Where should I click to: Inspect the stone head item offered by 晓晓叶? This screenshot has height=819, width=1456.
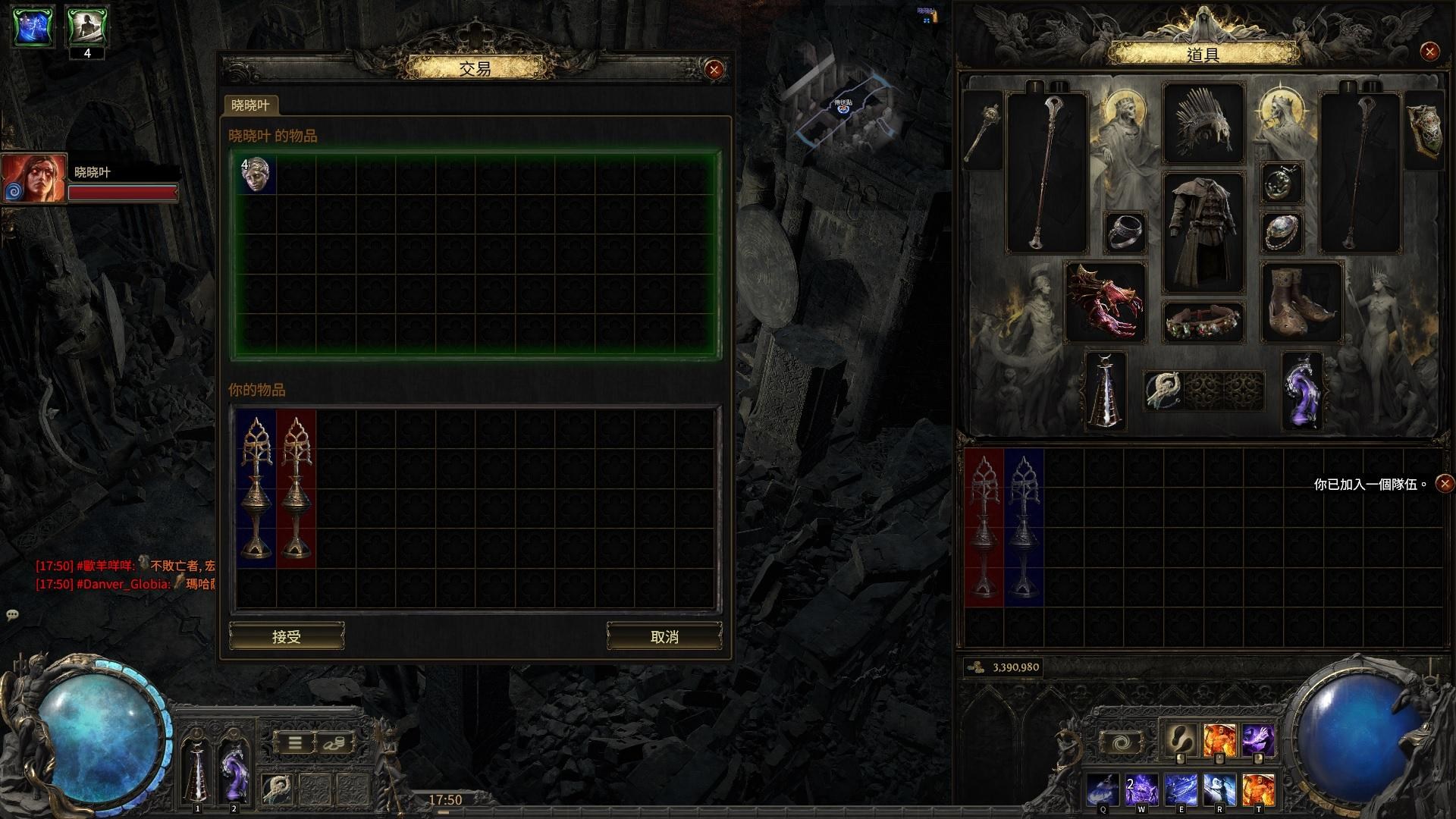[x=256, y=175]
